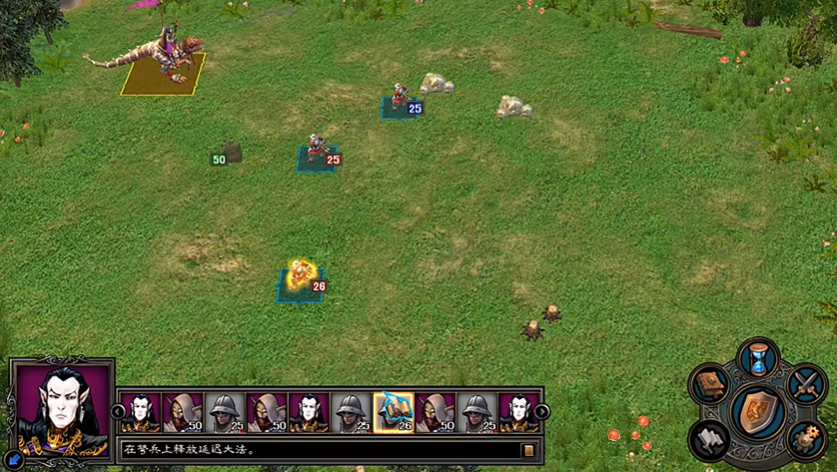Open the combat log book button
This screenshot has width=837, height=472.
pos(528,450)
